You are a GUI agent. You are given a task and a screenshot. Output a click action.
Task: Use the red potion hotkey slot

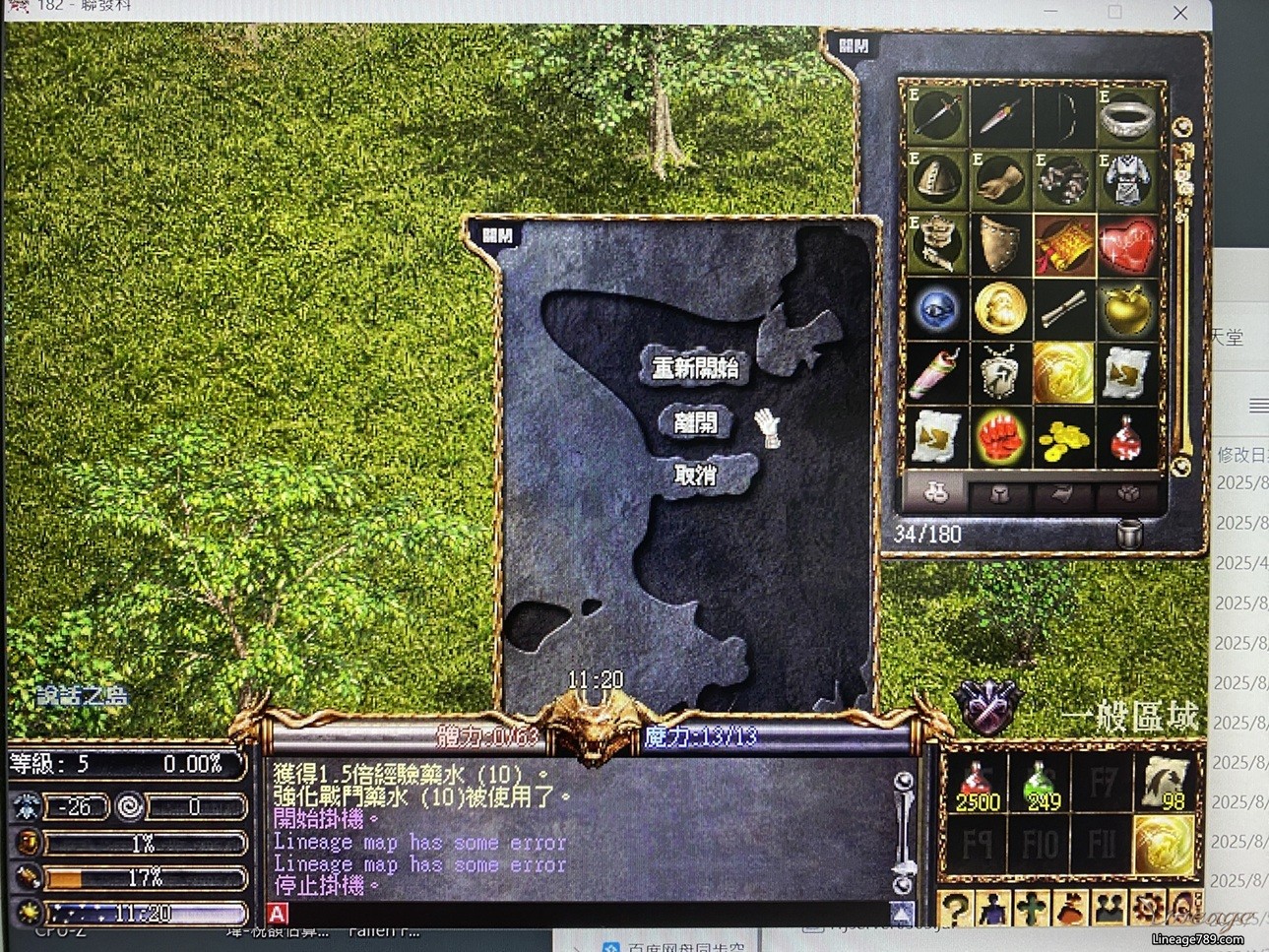point(977,785)
